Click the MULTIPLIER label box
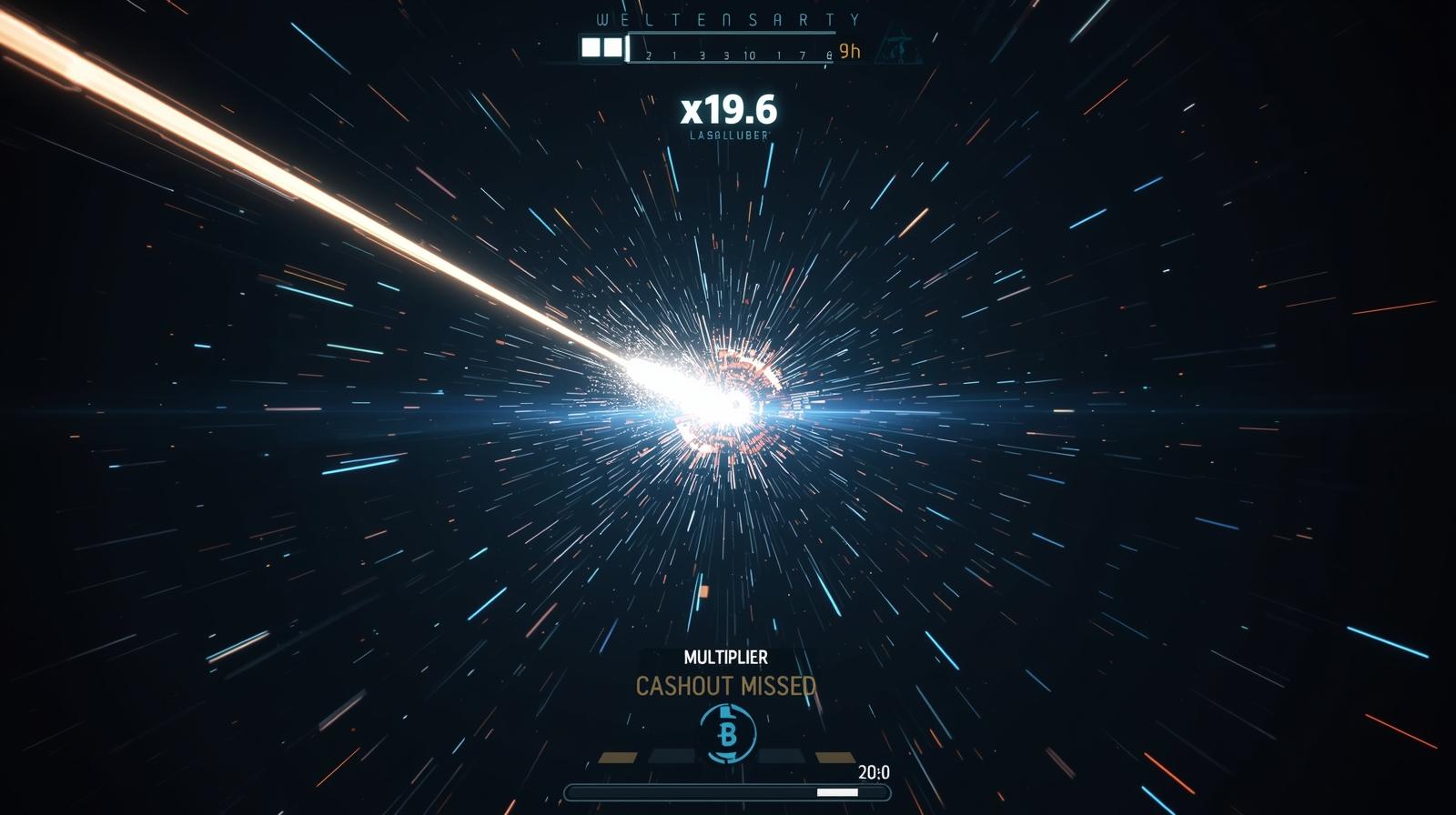 725,657
